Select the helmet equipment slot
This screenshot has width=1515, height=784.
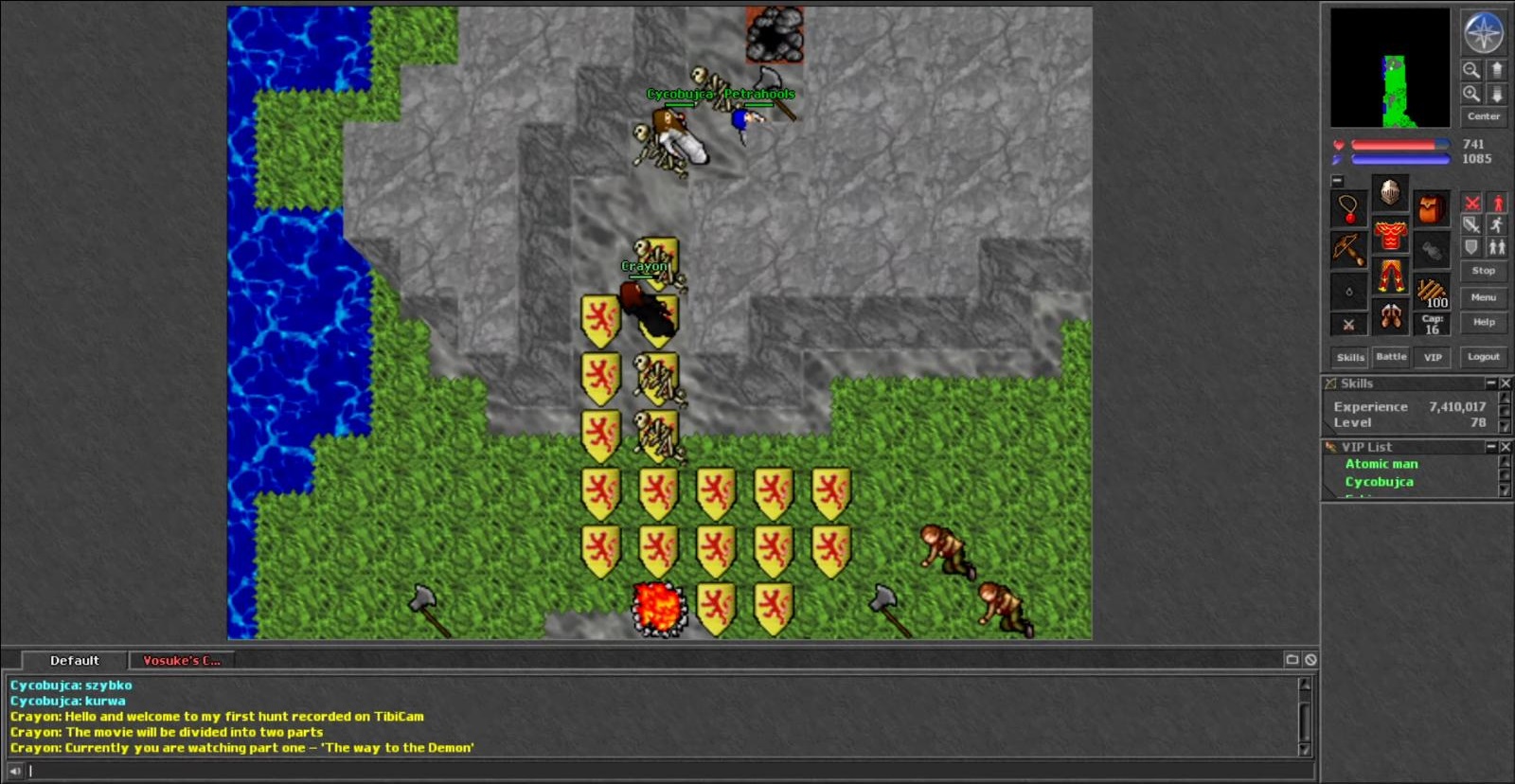[x=1390, y=192]
